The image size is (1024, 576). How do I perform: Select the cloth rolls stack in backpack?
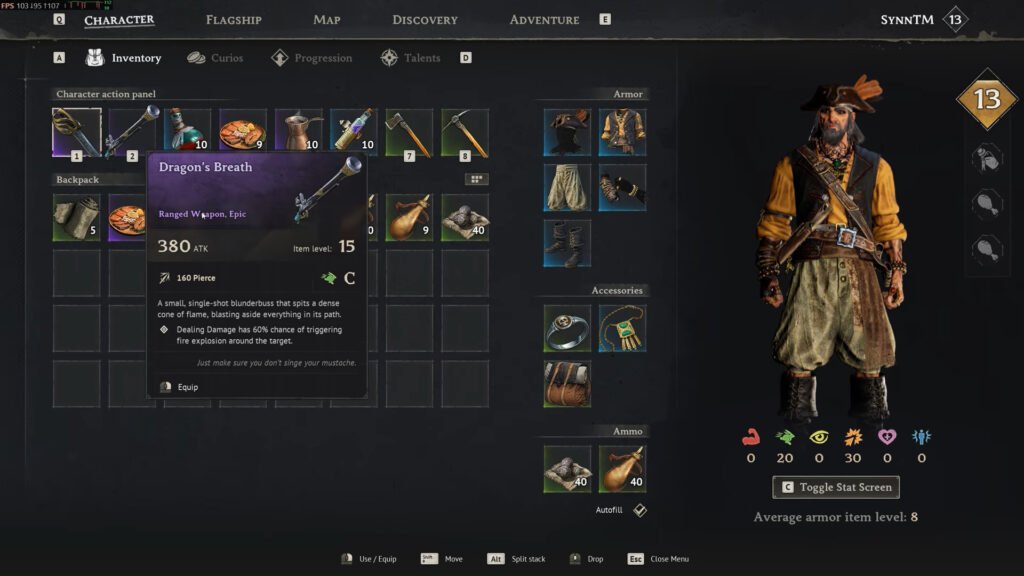77,218
